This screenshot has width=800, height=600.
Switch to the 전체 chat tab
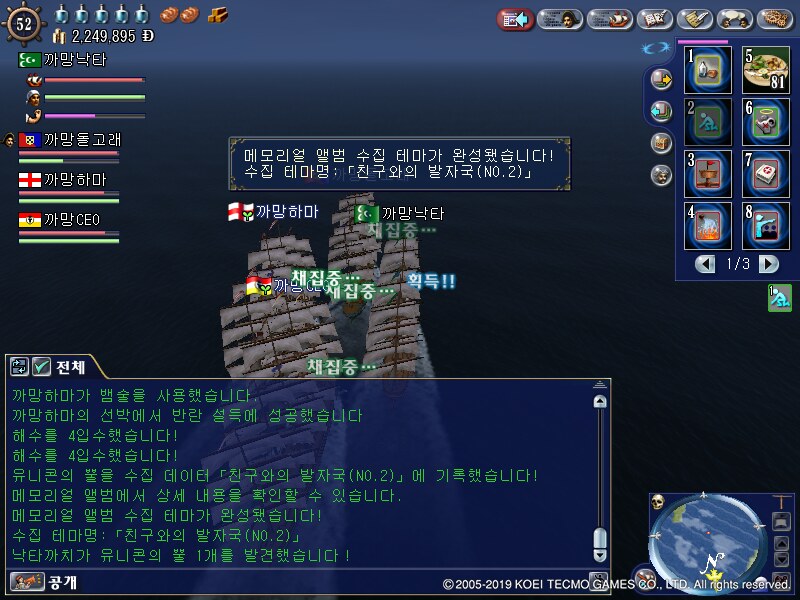pos(60,366)
